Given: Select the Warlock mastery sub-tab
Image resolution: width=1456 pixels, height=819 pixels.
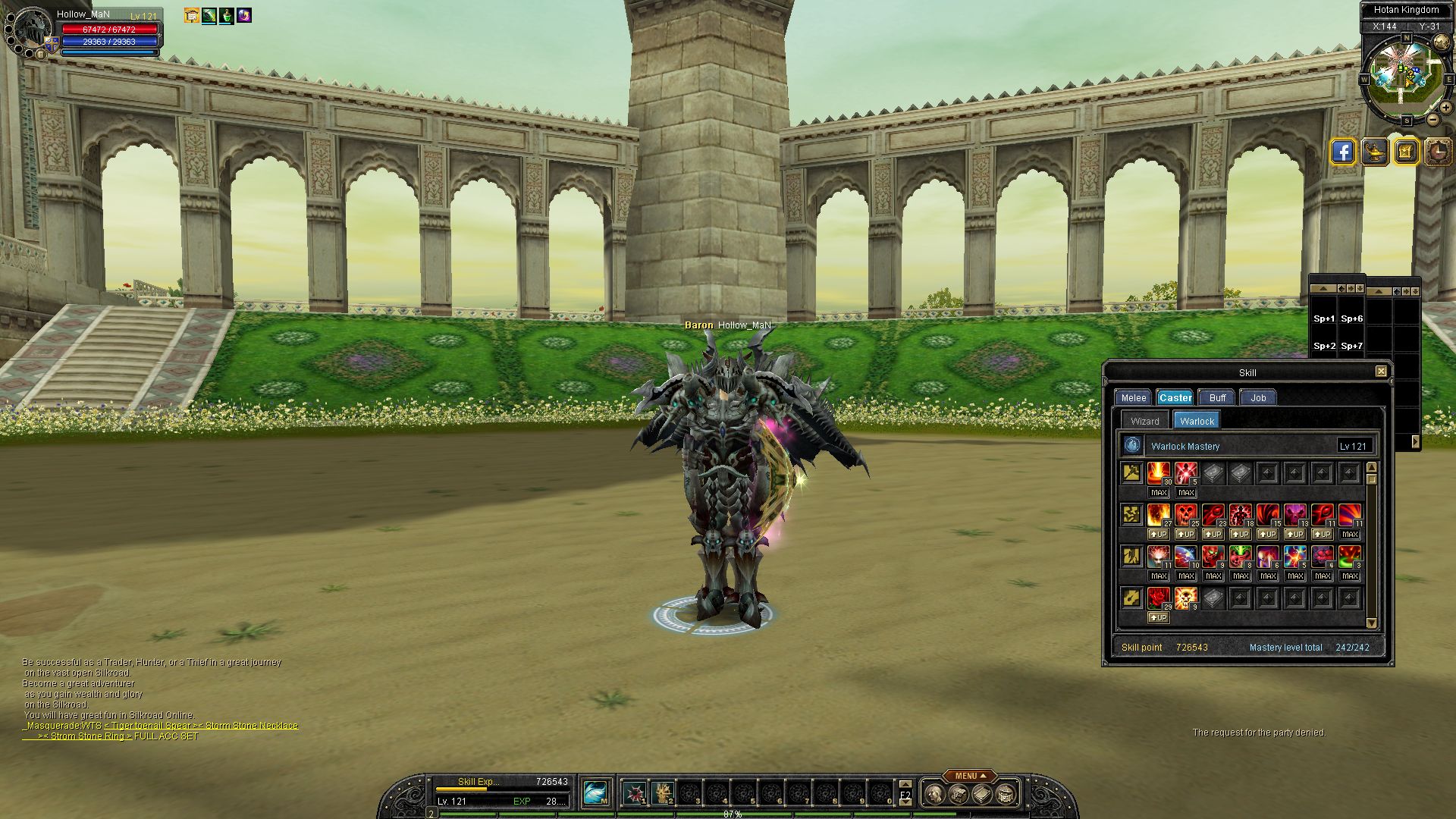Looking at the screenshot, I should click(1197, 421).
